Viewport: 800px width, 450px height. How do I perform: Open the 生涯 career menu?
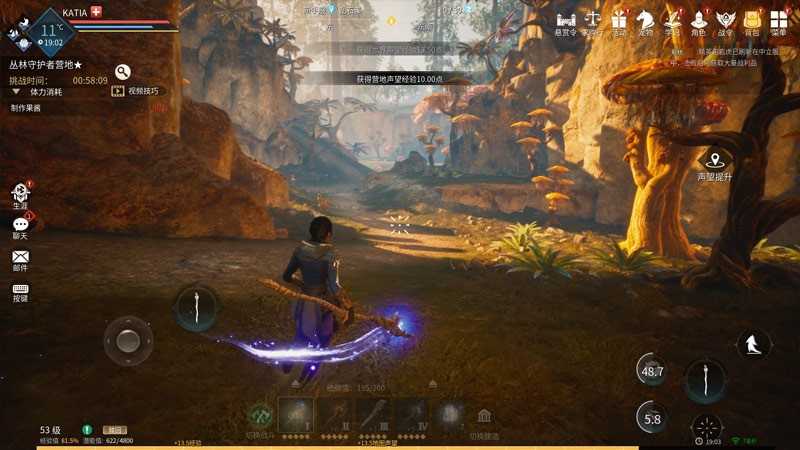tap(20, 194)
